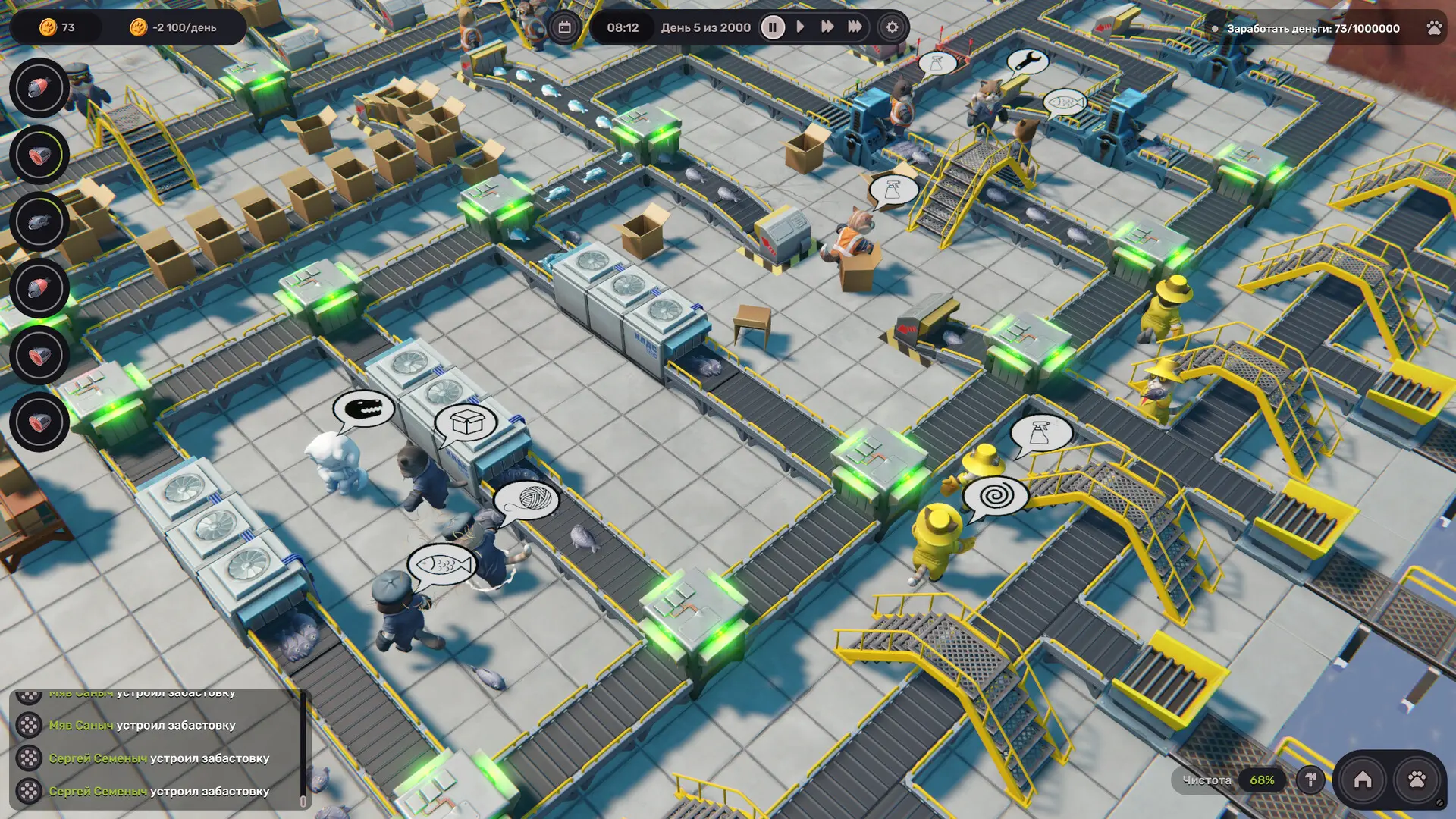Click the paw icon beside the money objective

1434,28
